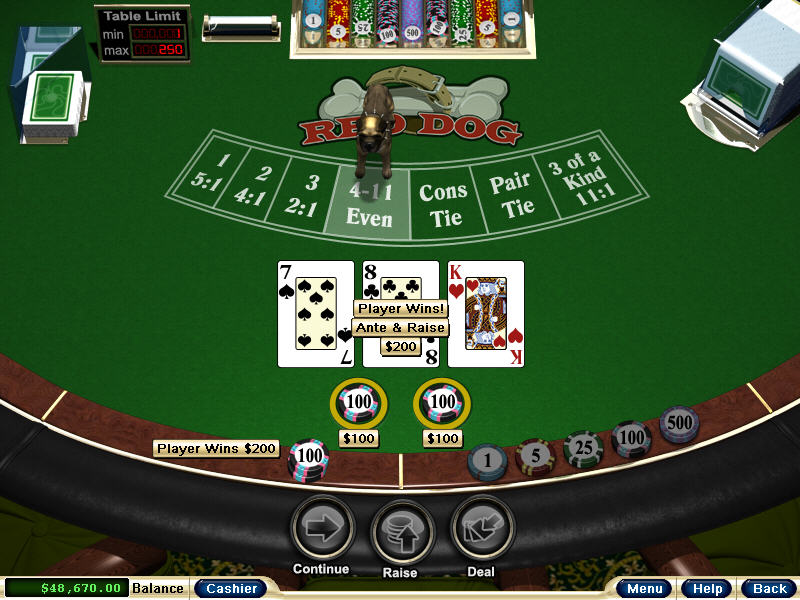Image resolution: width=800 pixels, height=600 pixels.
Task: Hit the Raise button
Action: 402,531
